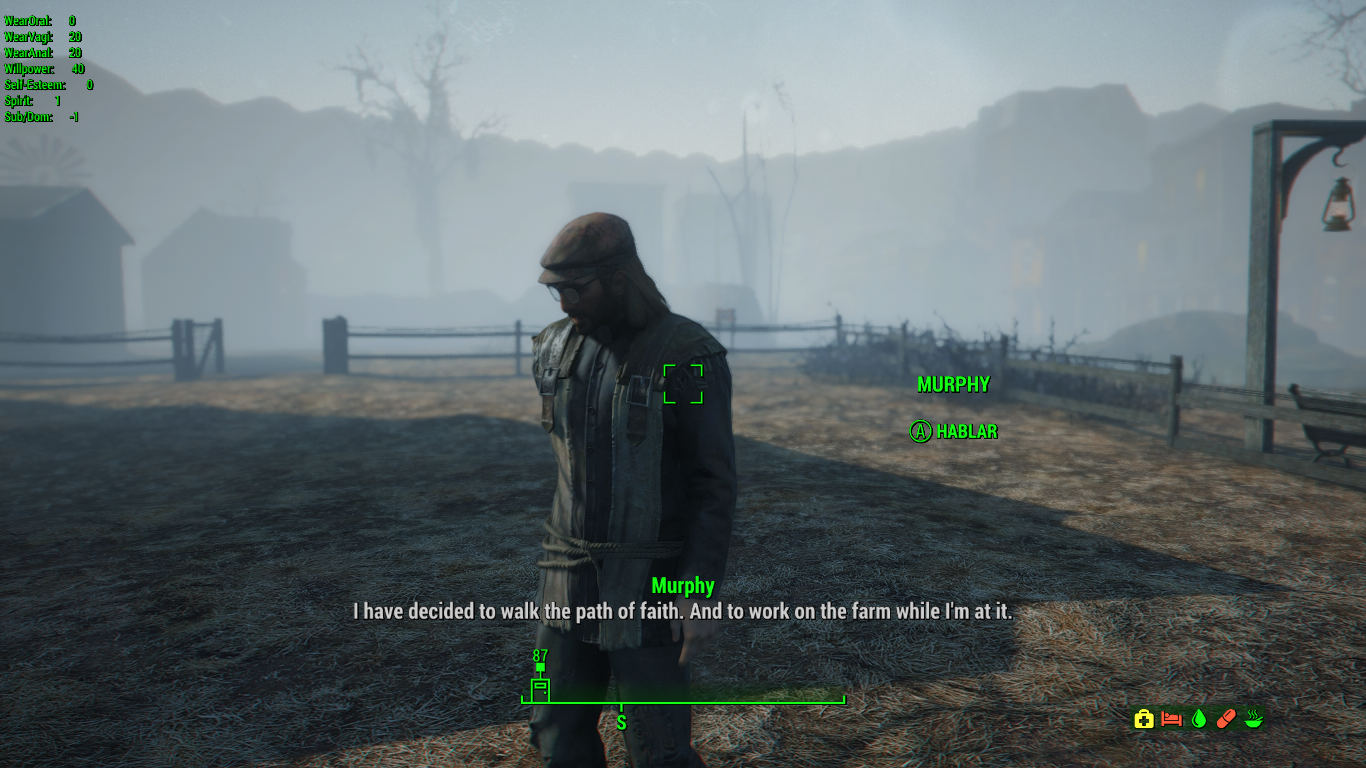1366x768 pixels.
Task: Click the green water drop hydration icon
Action: pos(1197,718)
